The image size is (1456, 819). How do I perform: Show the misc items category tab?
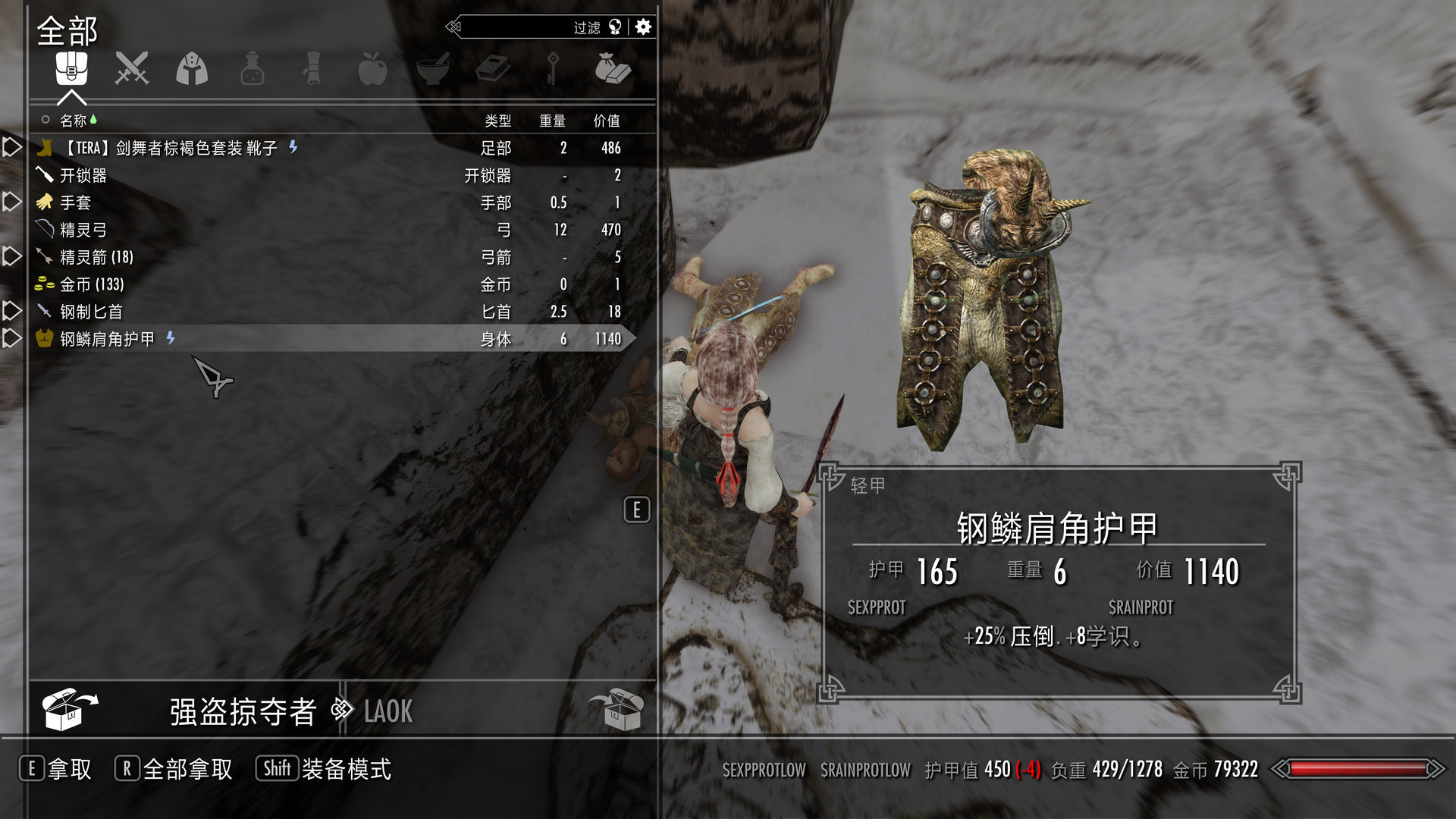point(613,69)
